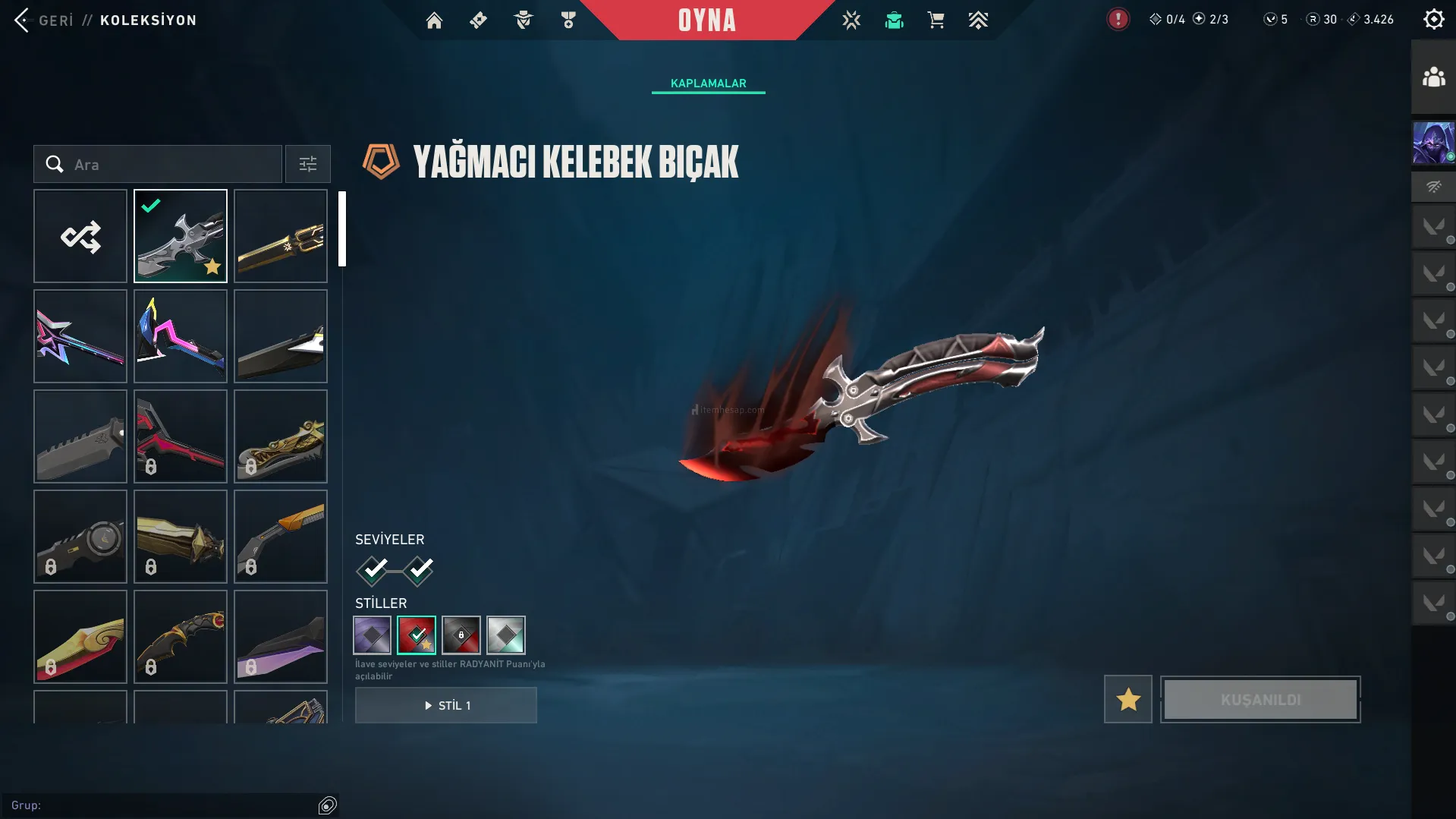Play the STİL 1 preview video

[x=446, y=705]
